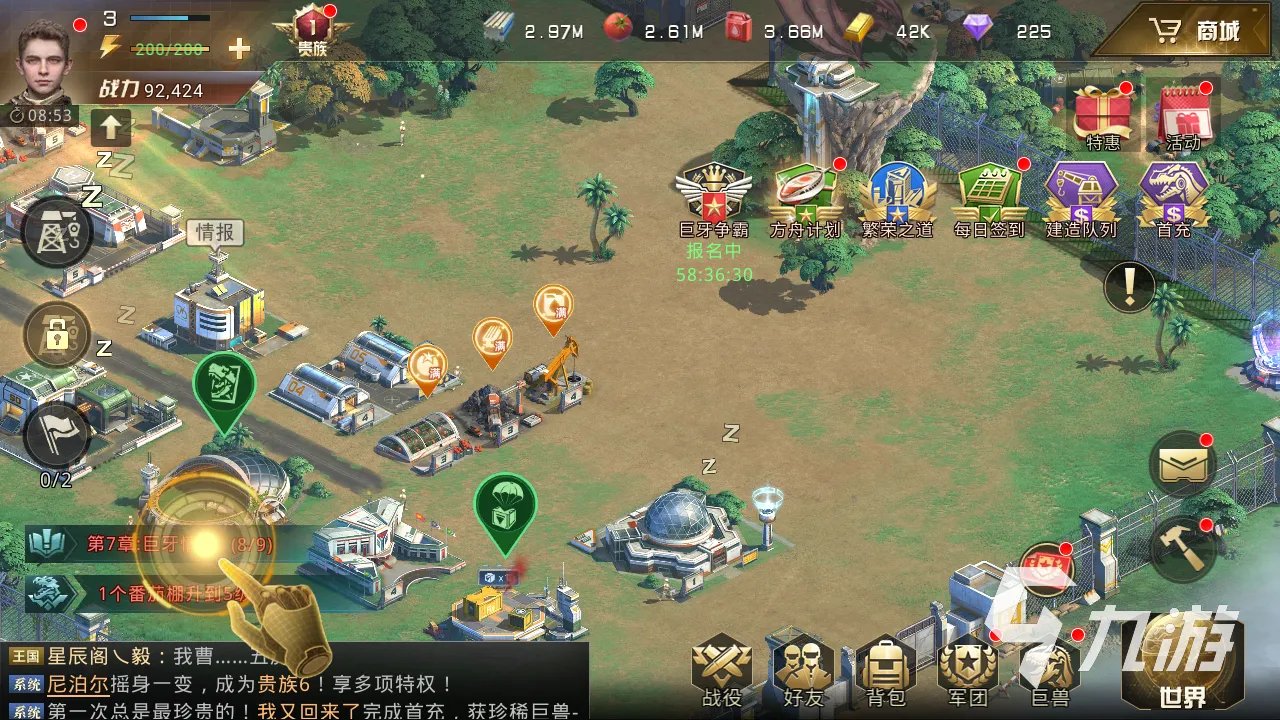Open the 方舟计划 event icon
The height and width of the screenshot is (720, 1280).
pyautogui.click(x=803, y=190)
